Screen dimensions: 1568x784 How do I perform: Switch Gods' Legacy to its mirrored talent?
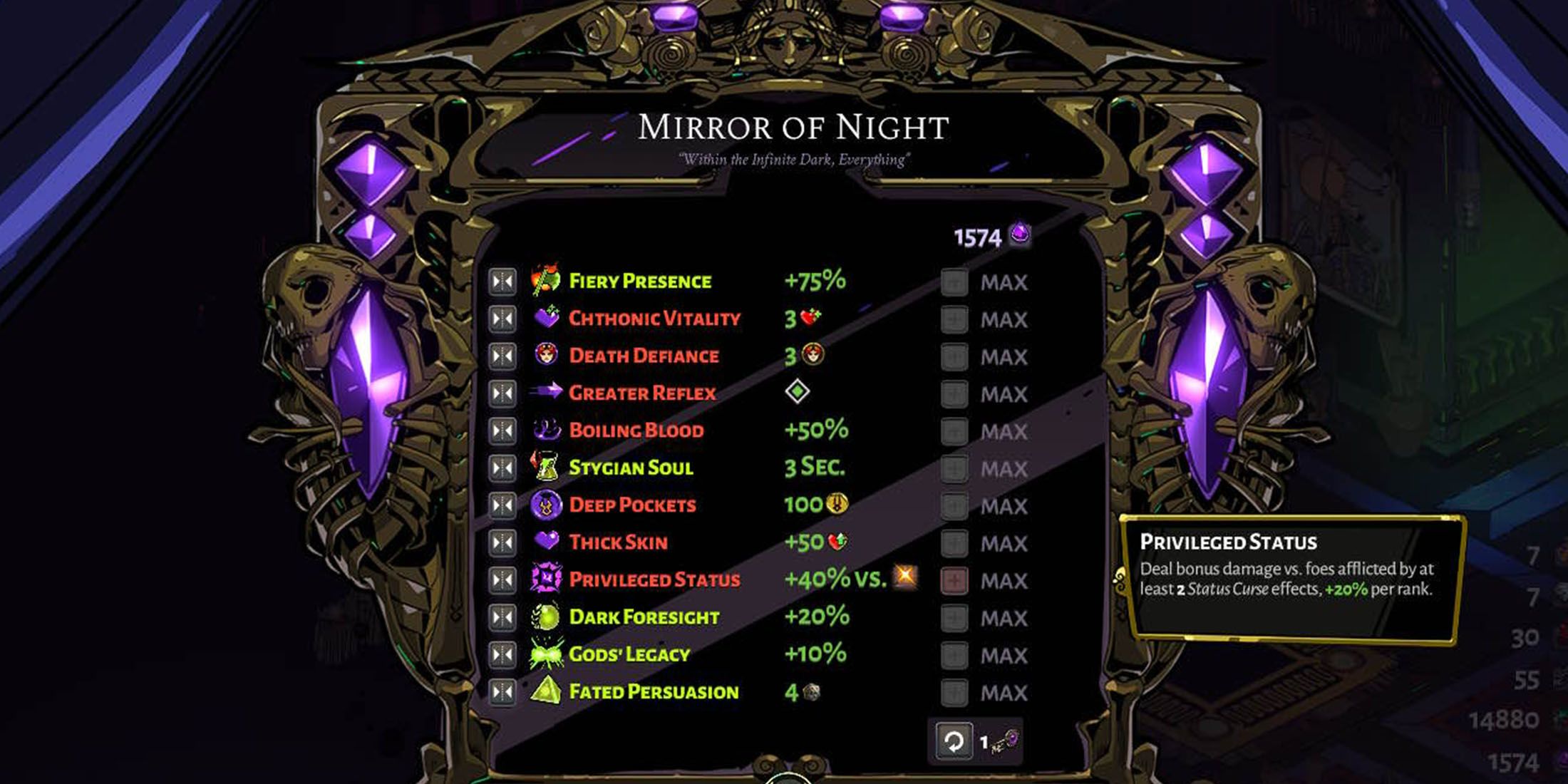pos(502,654)
